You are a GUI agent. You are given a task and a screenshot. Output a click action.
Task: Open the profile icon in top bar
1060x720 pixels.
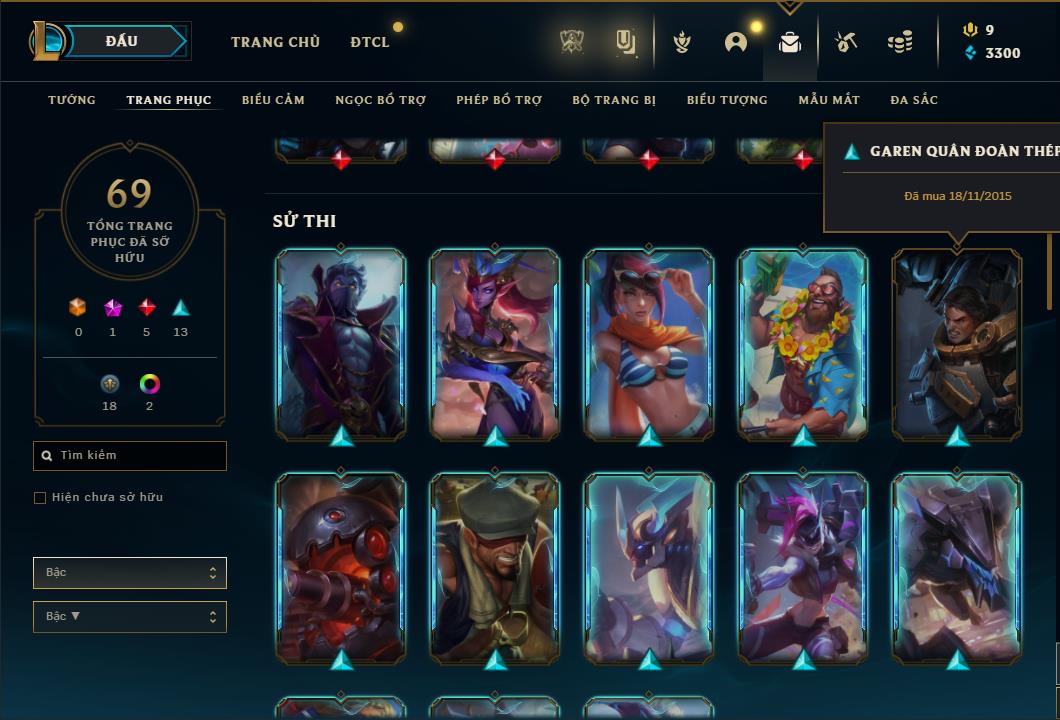736,42
